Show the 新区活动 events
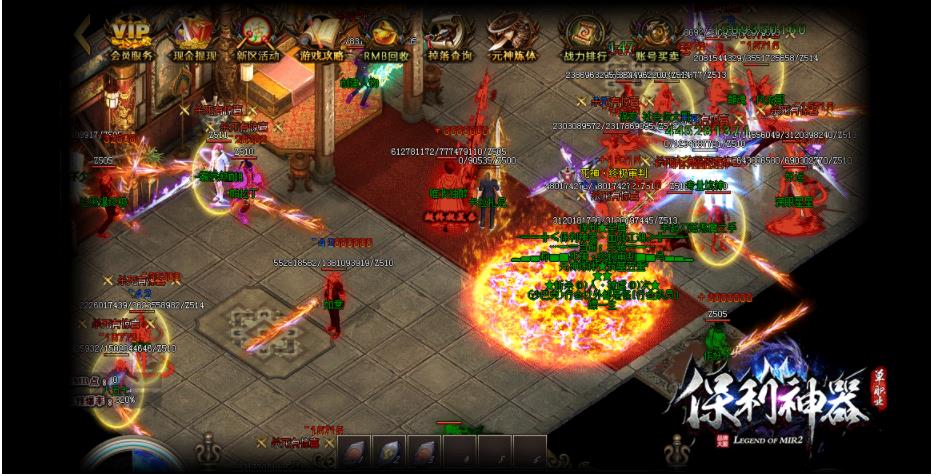Screen dimensions: 931x474 tap(258, 38)
